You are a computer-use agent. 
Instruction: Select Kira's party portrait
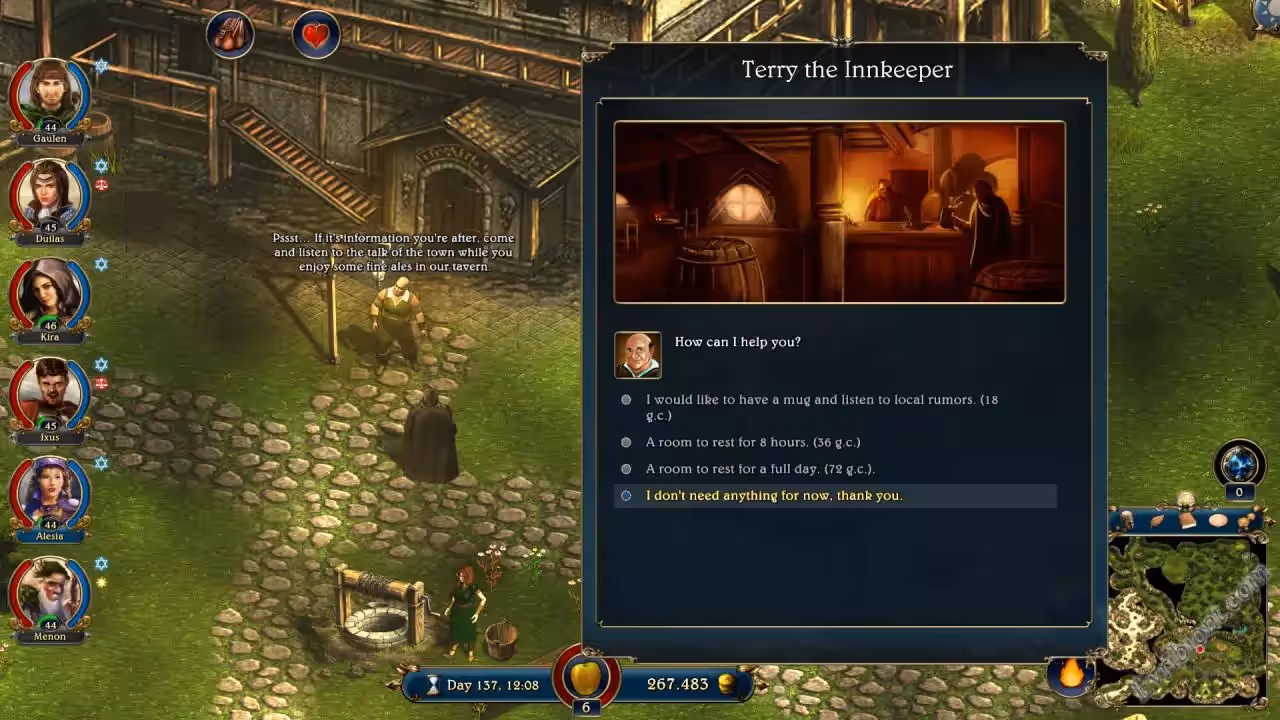pos(49,294)
